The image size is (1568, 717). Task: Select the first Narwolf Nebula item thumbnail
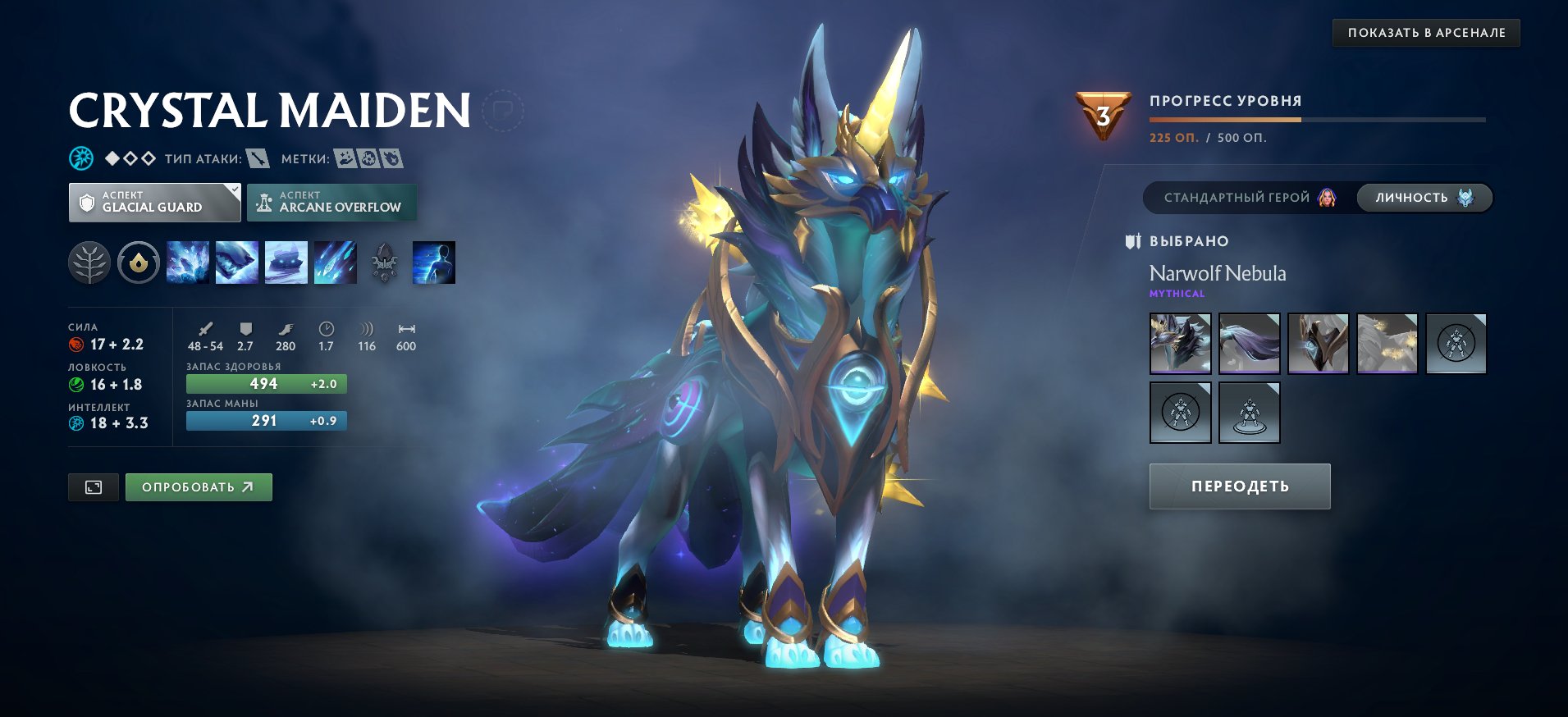(x=1180, y=343)
